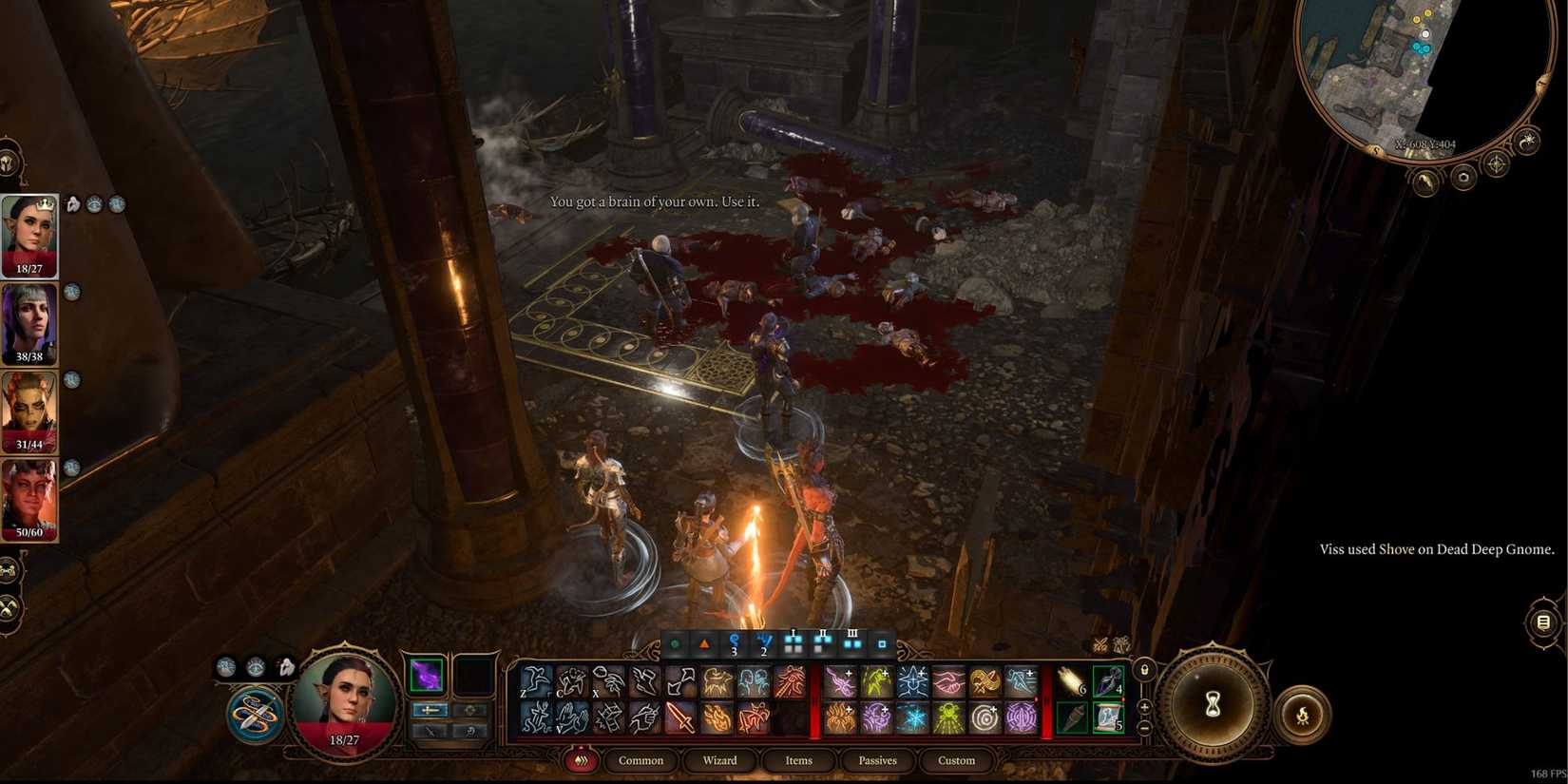Cast Ray of Frost snowflake spell icon
1568x784 pixels.
(x=915, y=717)
